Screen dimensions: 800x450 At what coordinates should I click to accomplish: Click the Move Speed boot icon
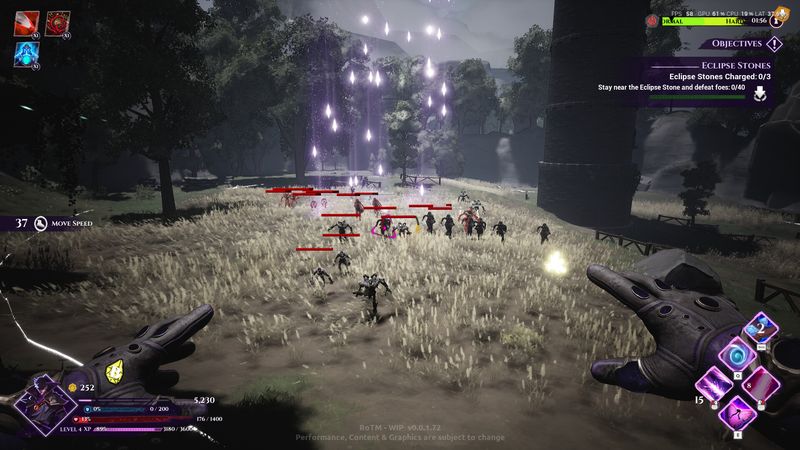(41, 223)
